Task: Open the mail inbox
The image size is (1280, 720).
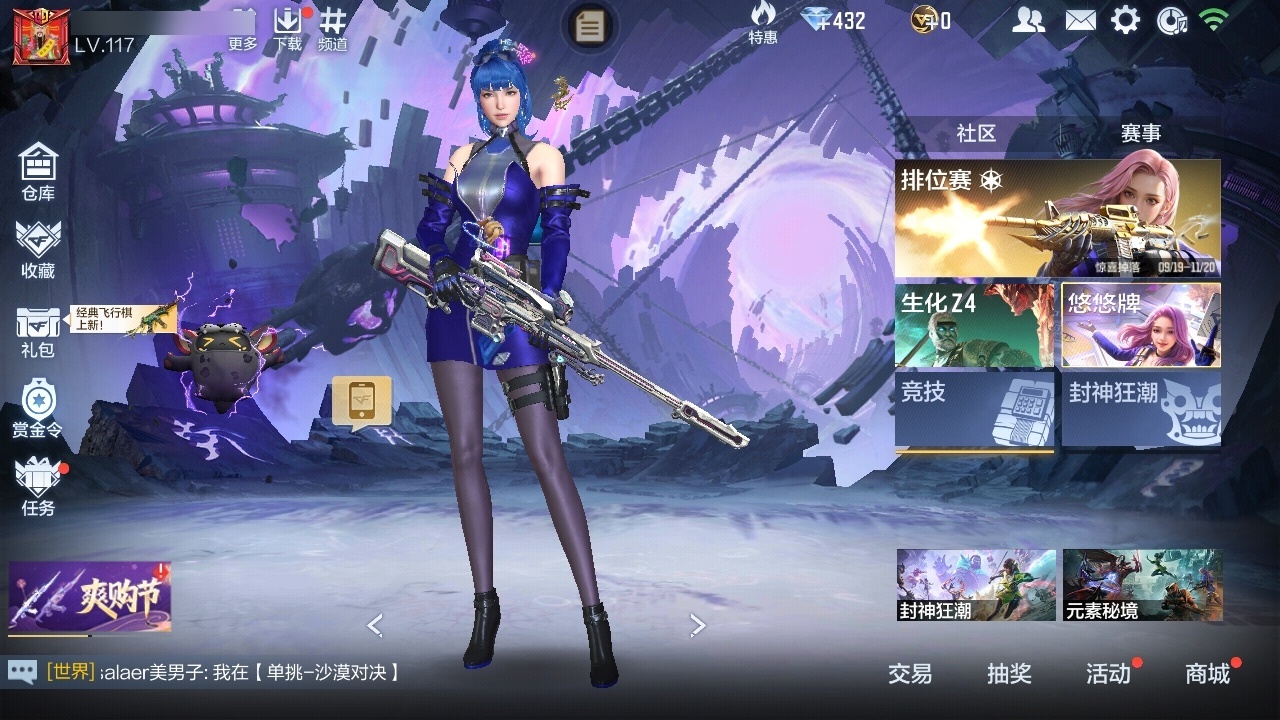Action: 1080,20
